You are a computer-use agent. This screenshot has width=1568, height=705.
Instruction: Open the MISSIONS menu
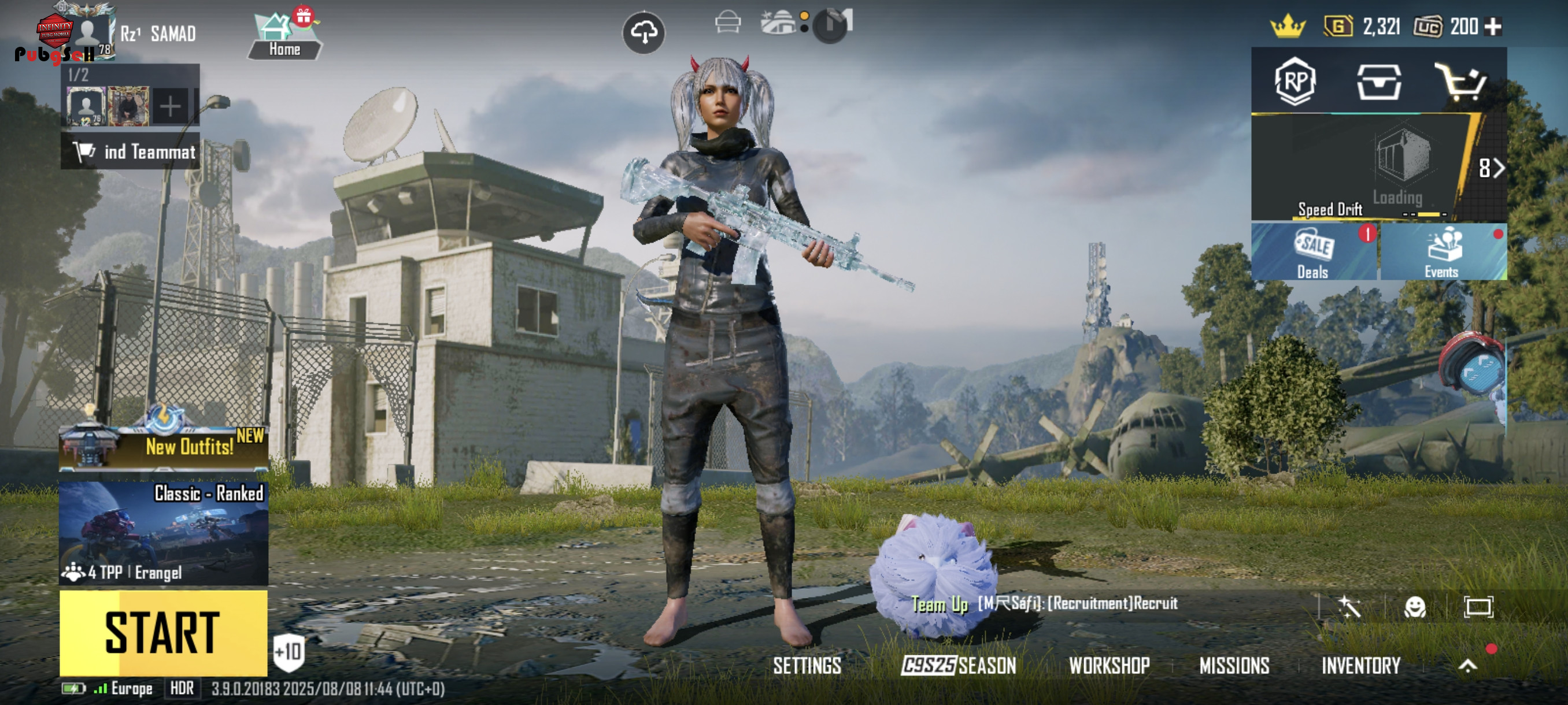click(x=1234, y=666)
